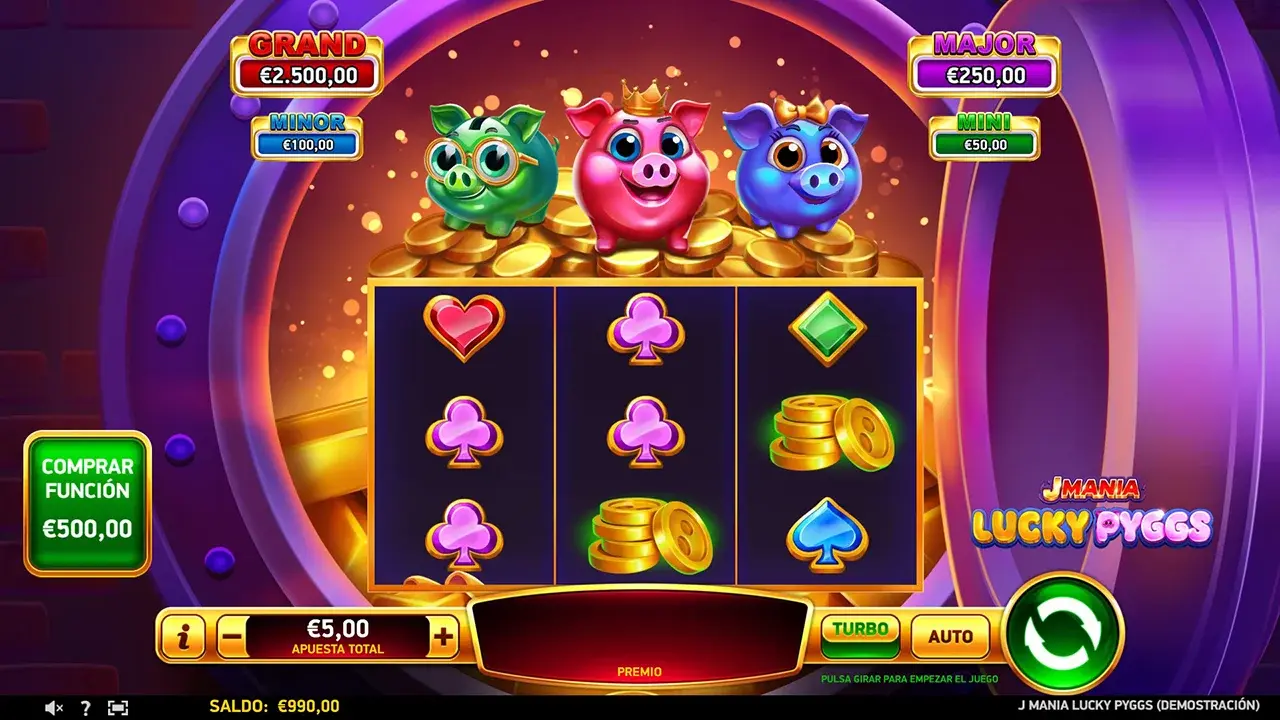This screenshot has width=1280, height=720.
Task: Toggle Turbo spin mode
Action: click(x=860, y=634)
